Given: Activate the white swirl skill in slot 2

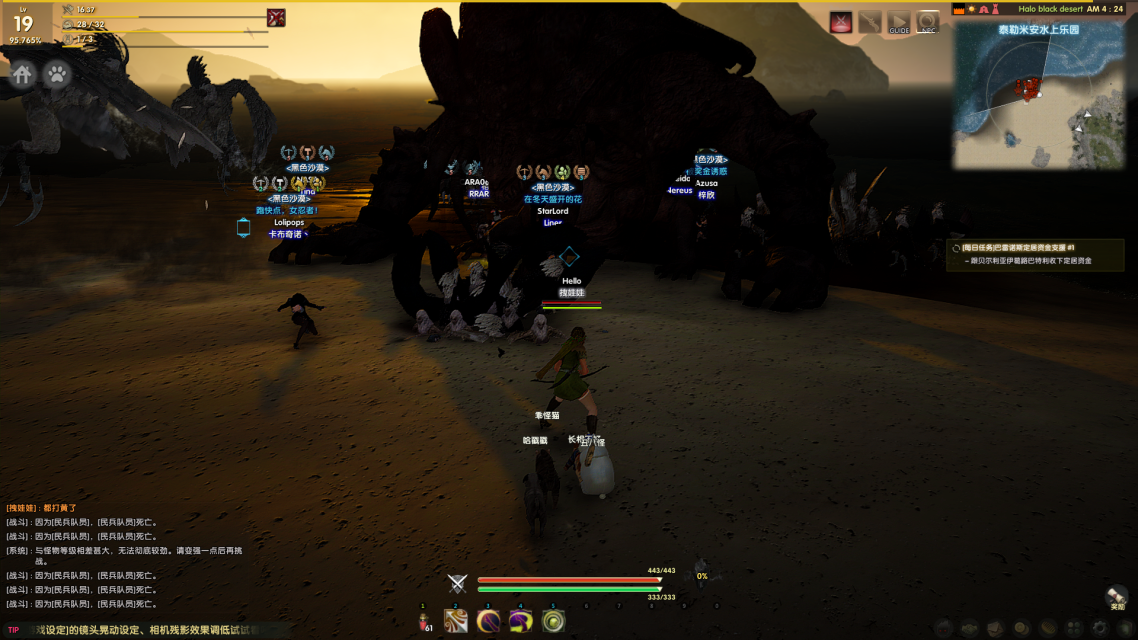Looking at the screenshot, I should pos(456,621).
